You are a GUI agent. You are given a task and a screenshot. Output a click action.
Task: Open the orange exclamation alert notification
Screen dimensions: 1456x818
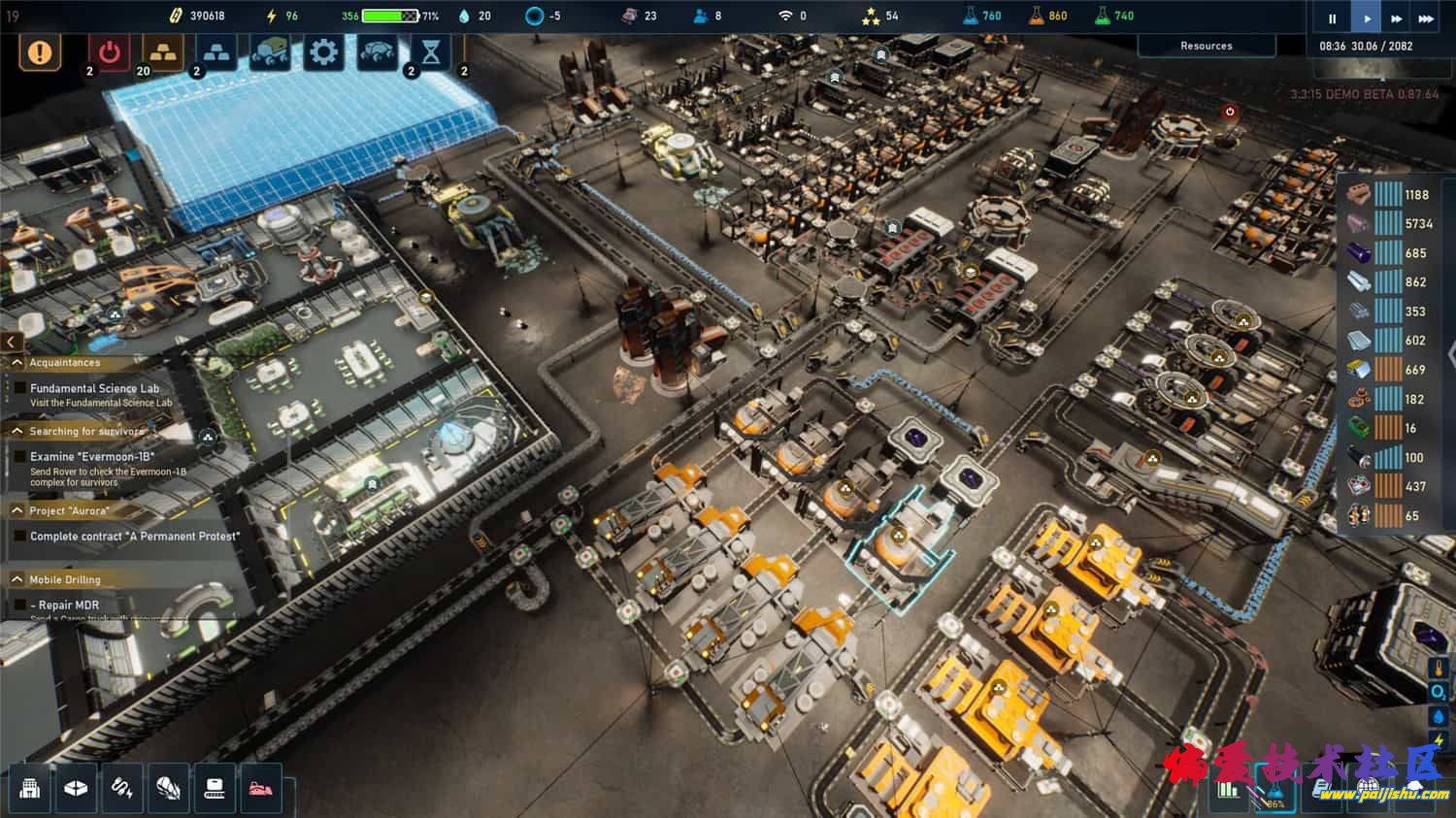coord(40,51)
